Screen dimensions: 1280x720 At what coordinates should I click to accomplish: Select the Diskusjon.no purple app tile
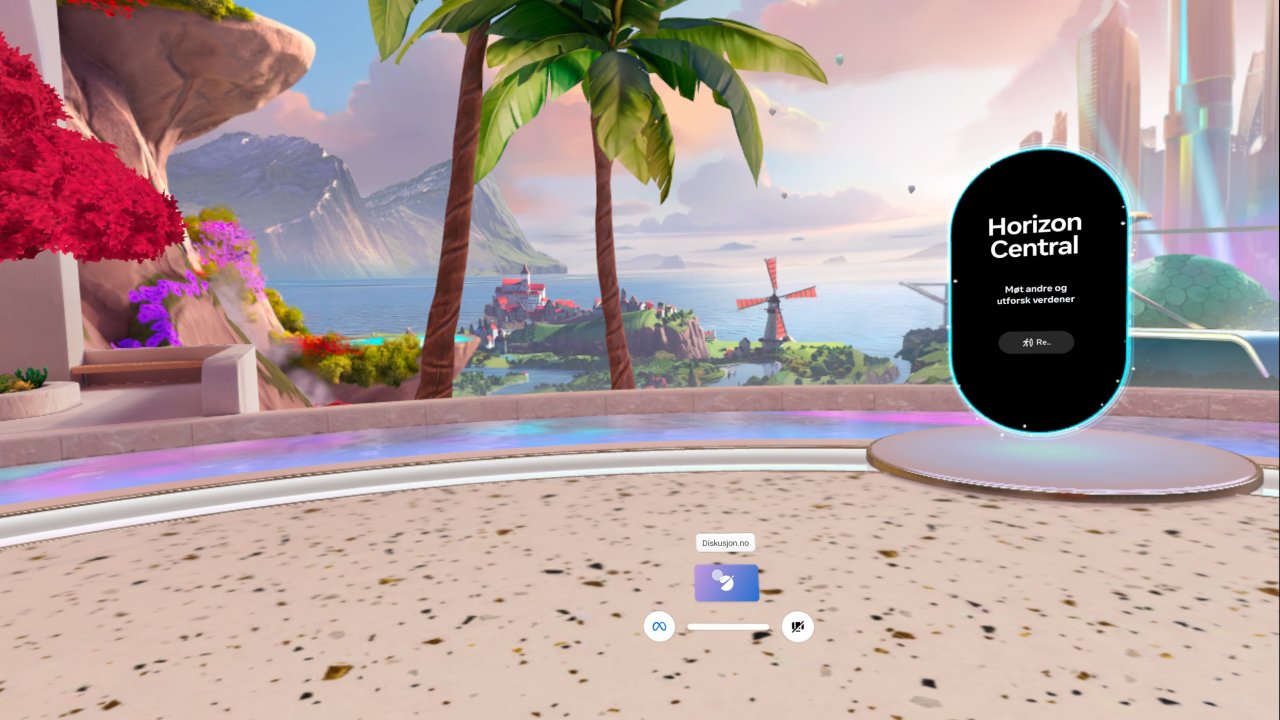pos(727,582)
